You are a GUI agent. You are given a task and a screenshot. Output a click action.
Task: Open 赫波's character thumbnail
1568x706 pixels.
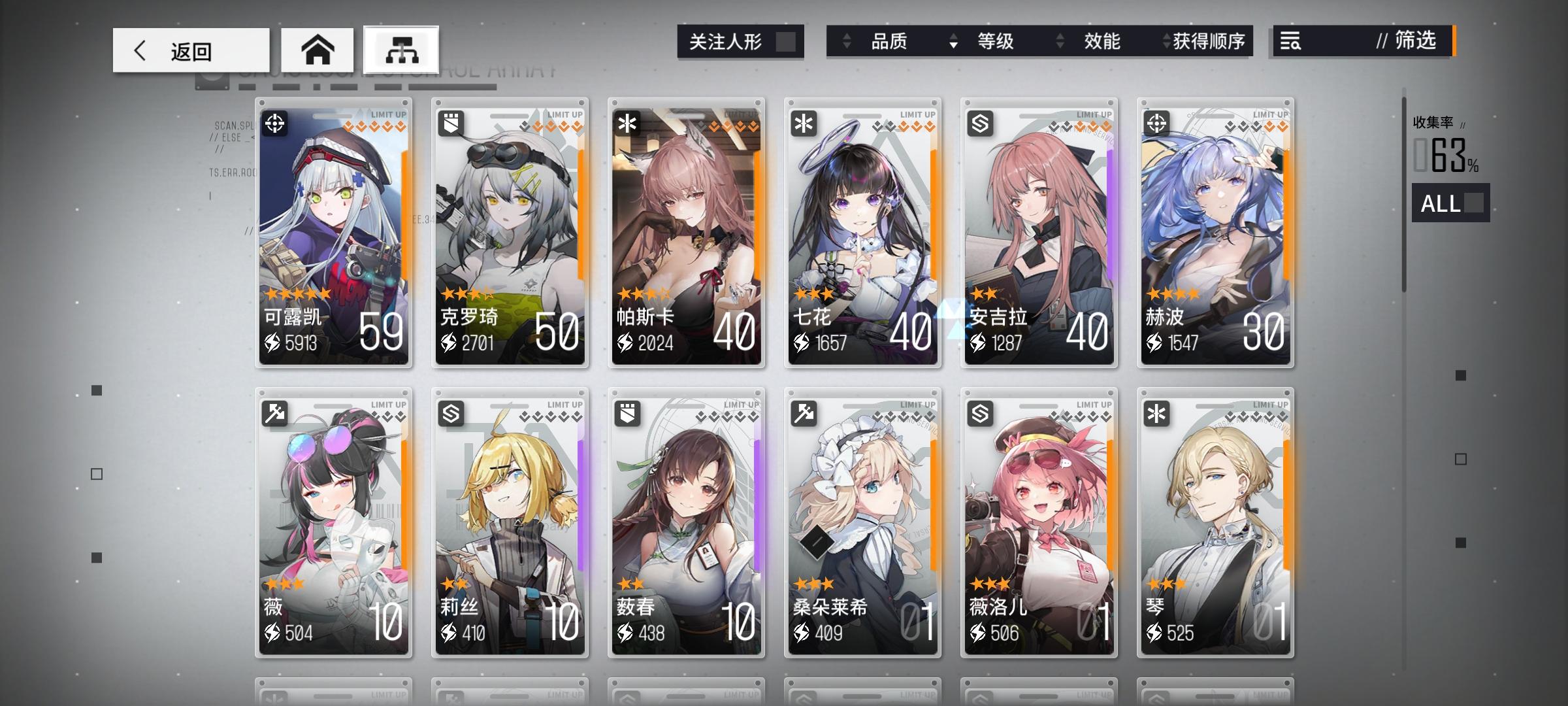[x=1215, y=229]
